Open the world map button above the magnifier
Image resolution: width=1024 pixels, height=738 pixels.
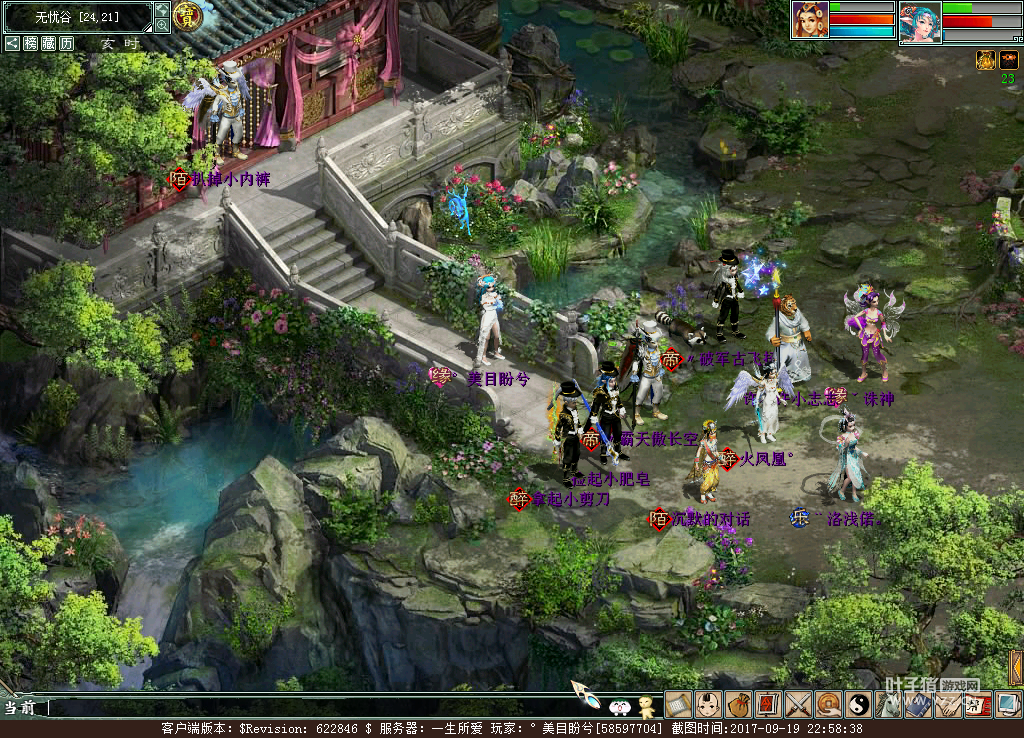point(161,10)
